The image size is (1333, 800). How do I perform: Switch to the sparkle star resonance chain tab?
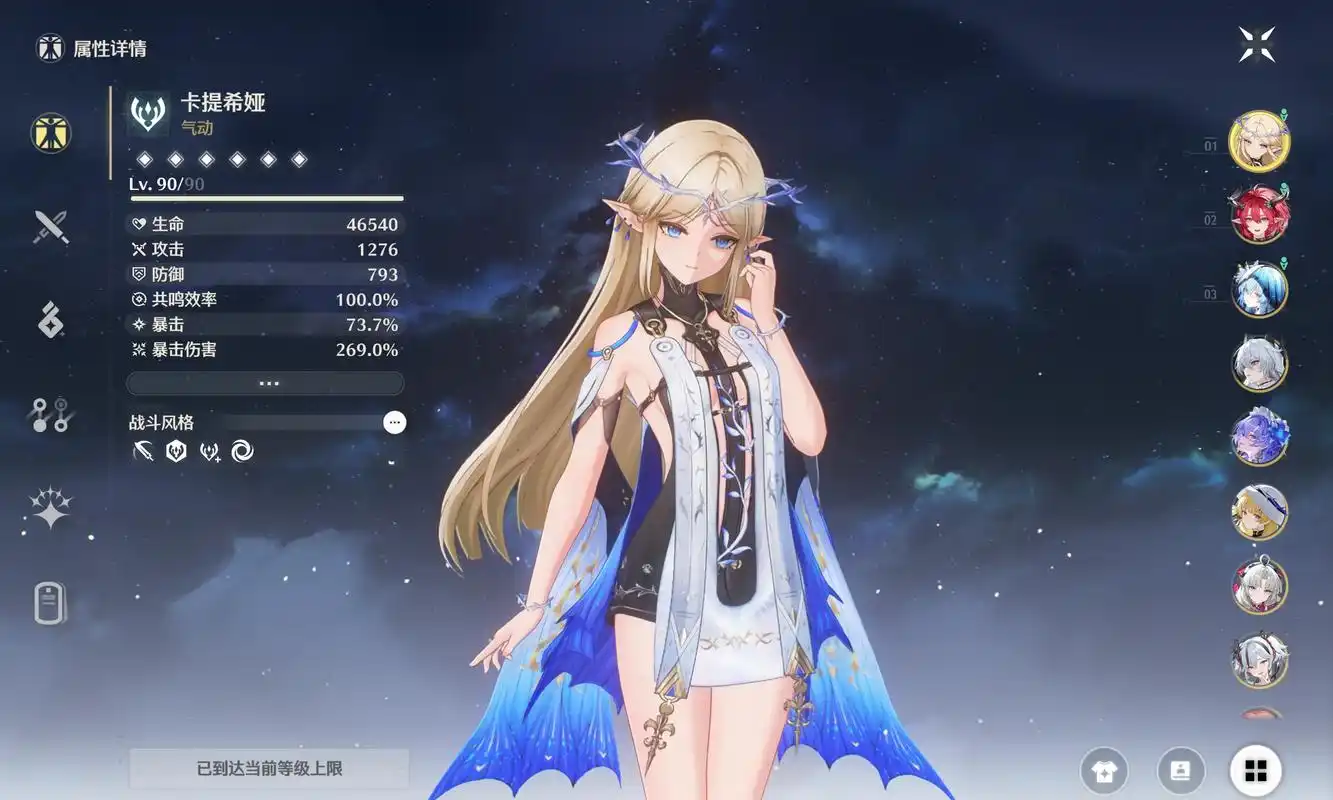tap(50, 508)
